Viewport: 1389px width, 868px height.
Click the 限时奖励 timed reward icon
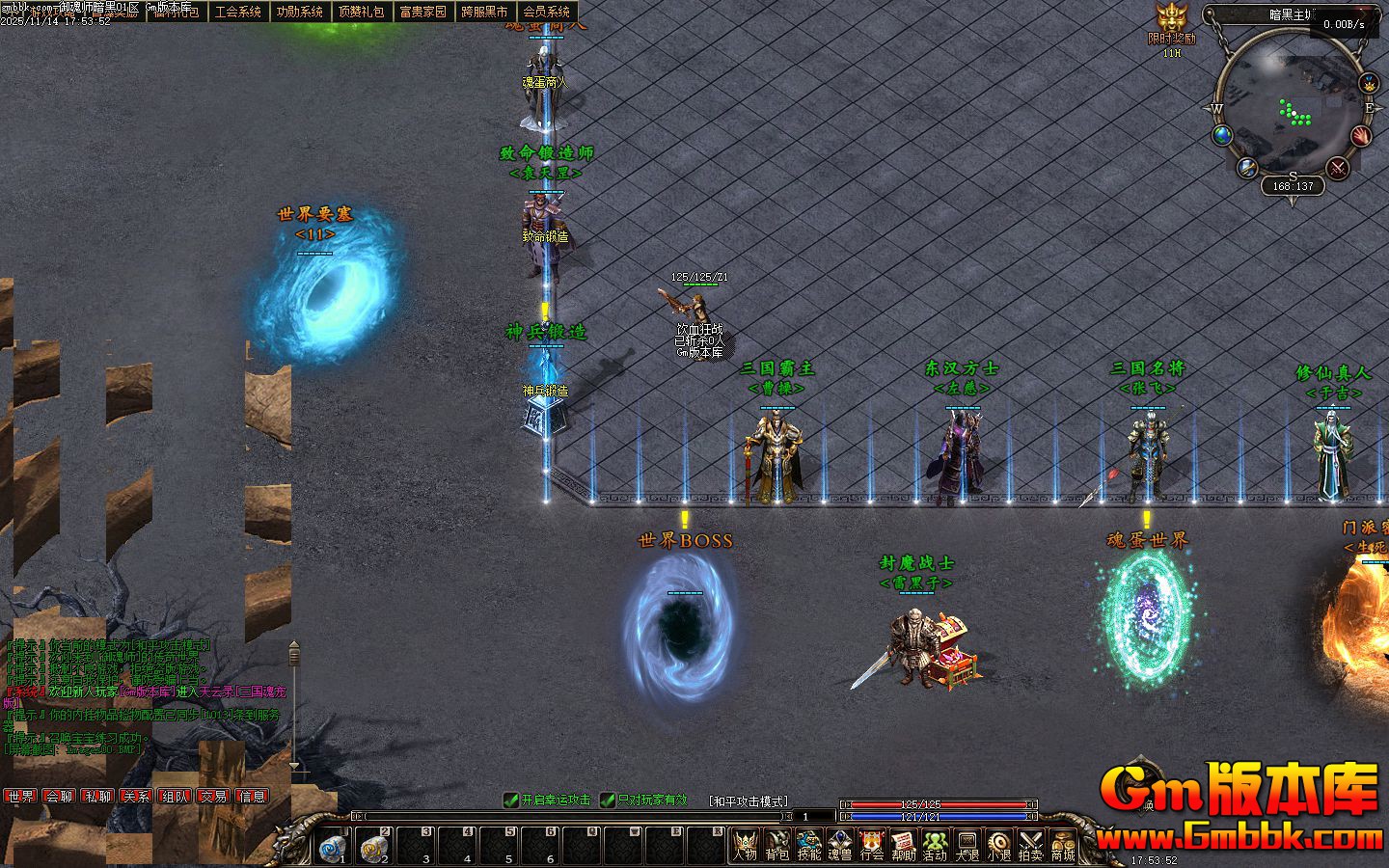coord(1171,23)
